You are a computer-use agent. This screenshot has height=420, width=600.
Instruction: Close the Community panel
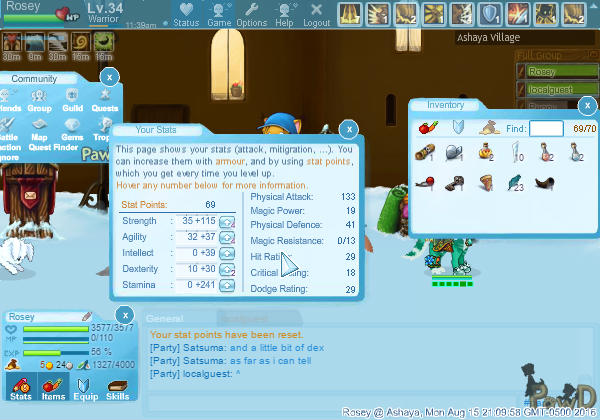click(x=110, y=78)
